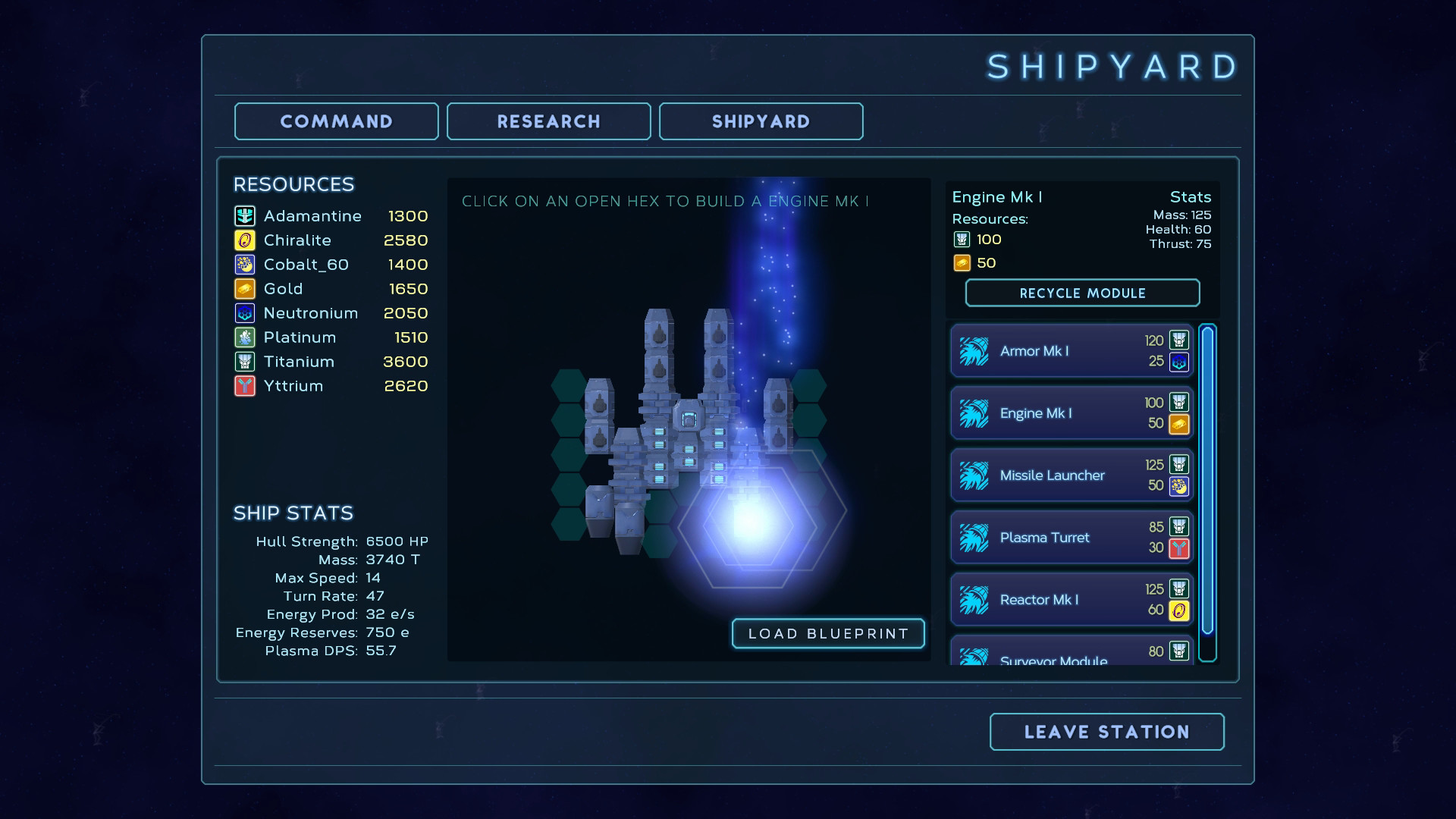This screenshot has width=1456, height=819.
Task: Select the Engine Mk I module entry
Action: (1069, 413)
